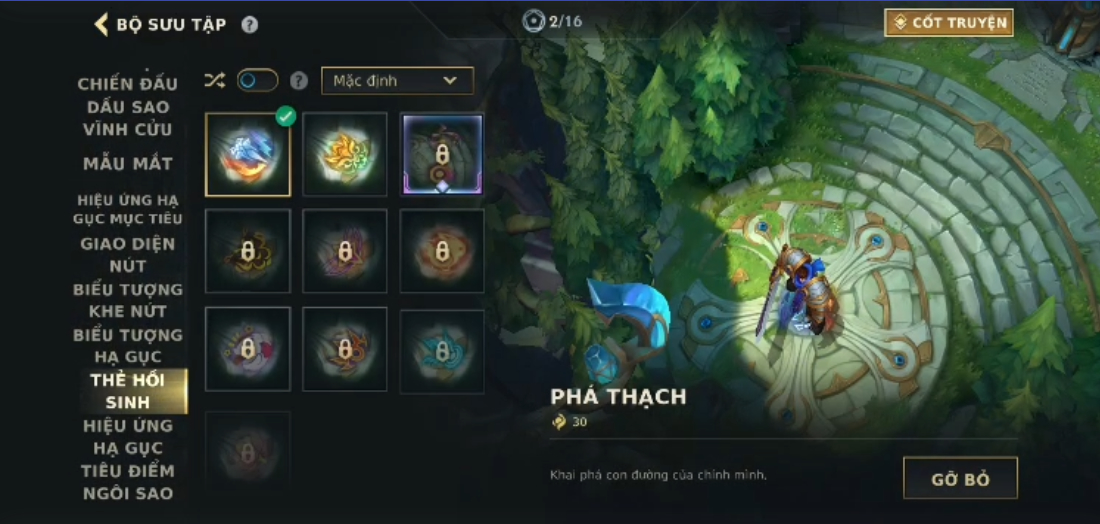Open the Cốt Truyện button
1100x524 pixels.
click(948, 23)
